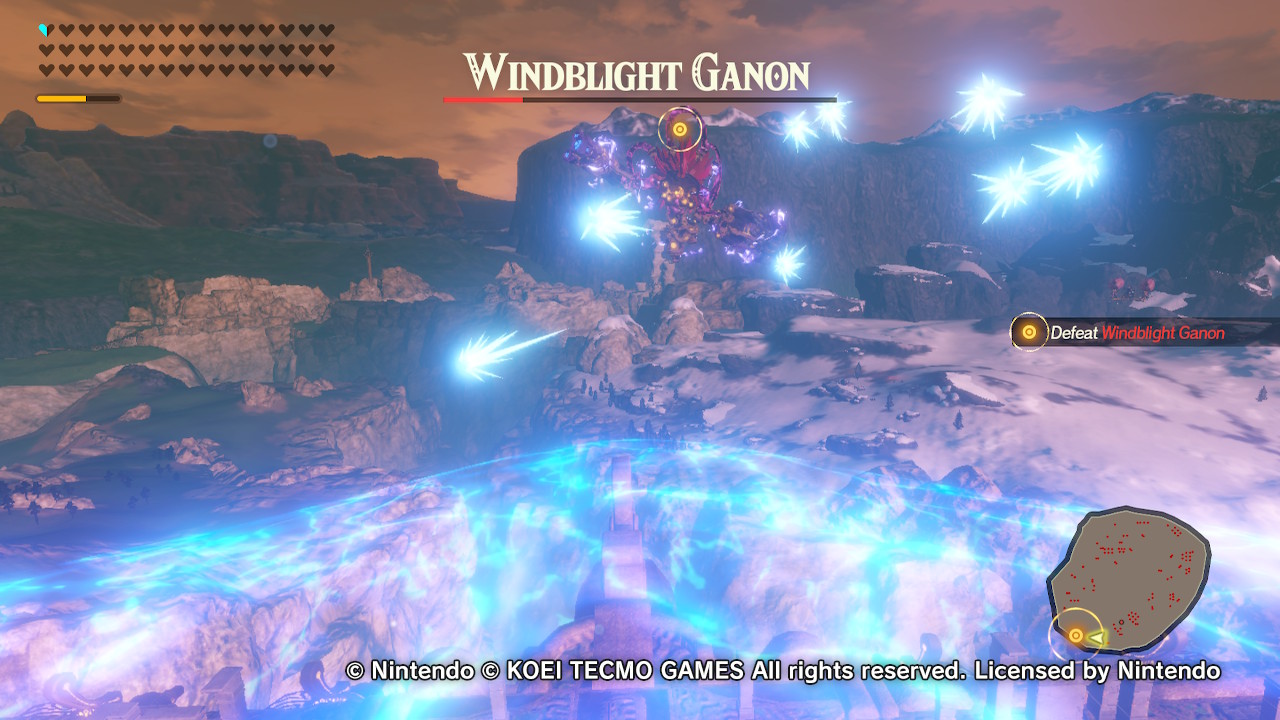The image size is (1280, 720).
Task: Select the Windblight Ganon title banner
Action: tap(640, 72)
